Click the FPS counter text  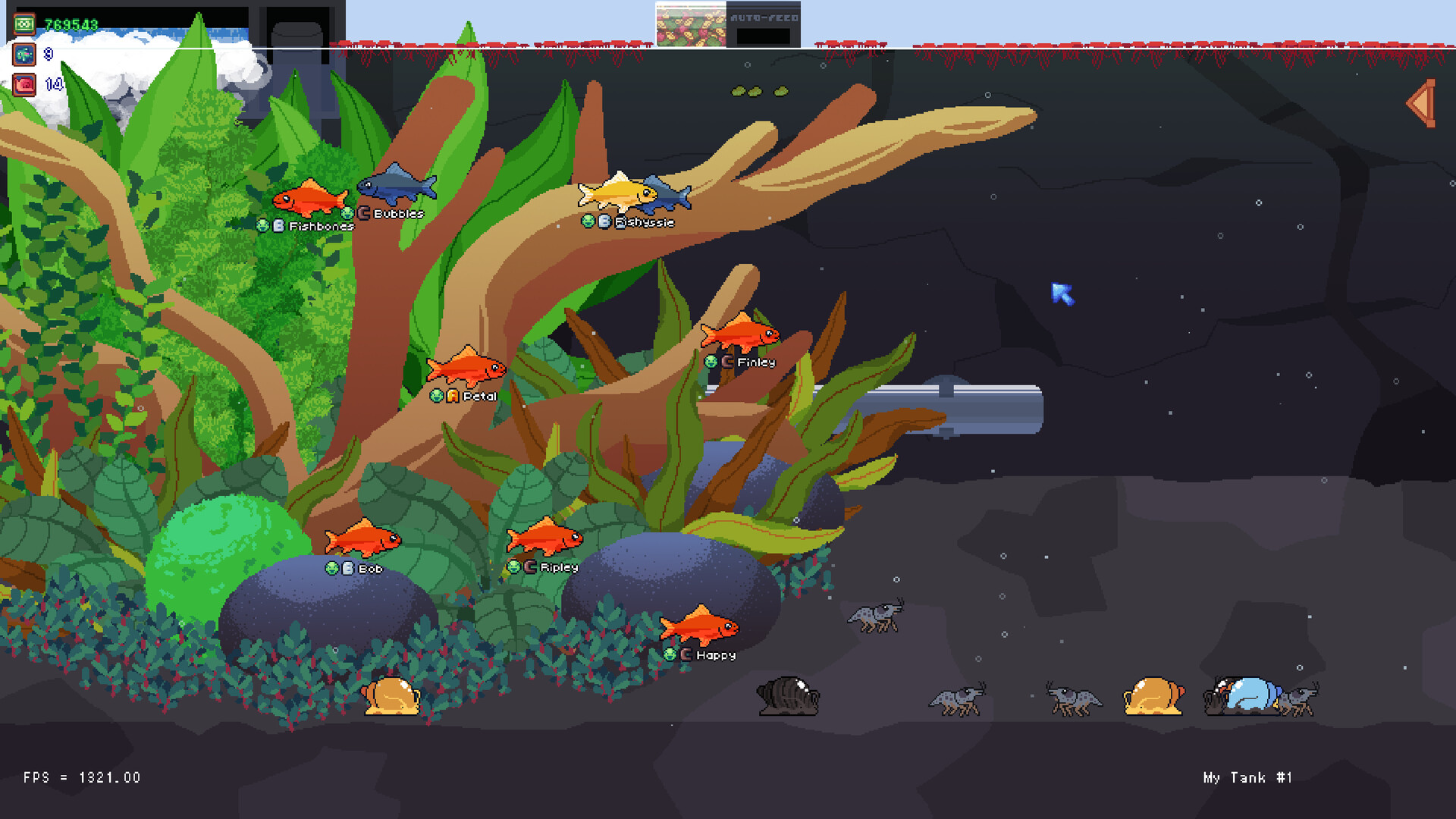click(x=80, y=777)
